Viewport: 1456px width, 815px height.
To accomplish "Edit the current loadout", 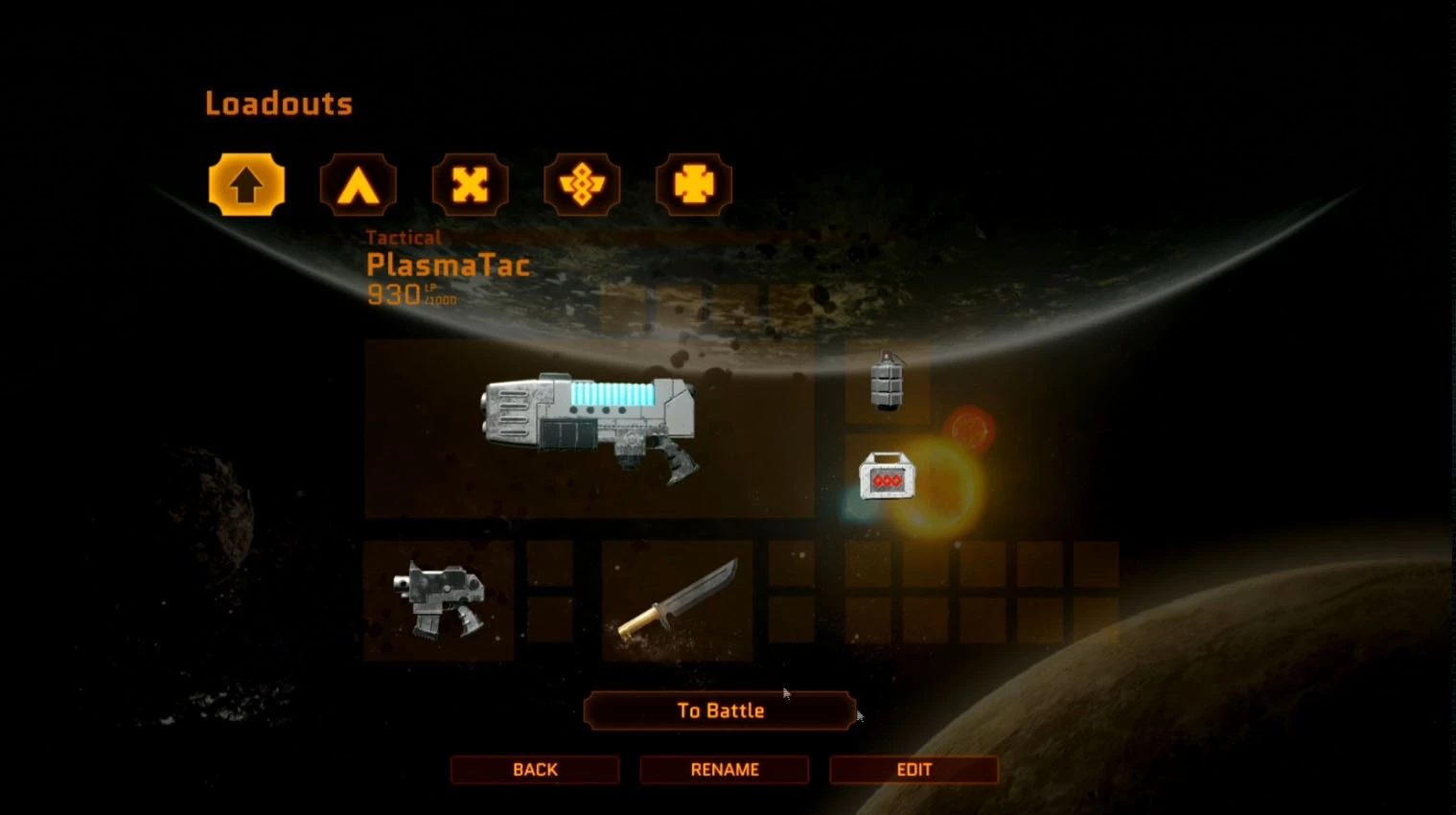I will click(x=913, y=770).
